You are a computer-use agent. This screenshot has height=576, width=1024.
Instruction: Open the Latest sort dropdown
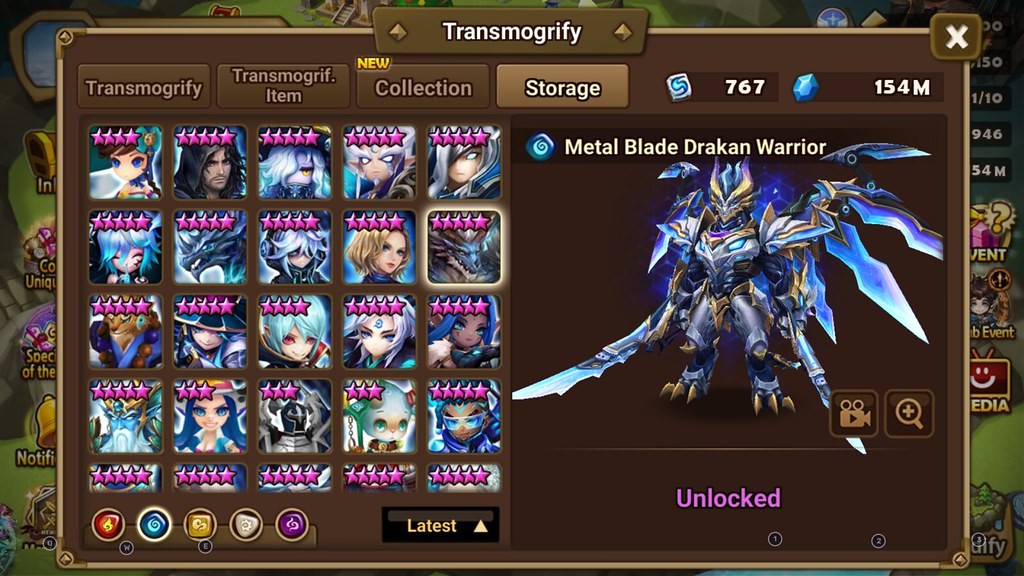(441, 525)
